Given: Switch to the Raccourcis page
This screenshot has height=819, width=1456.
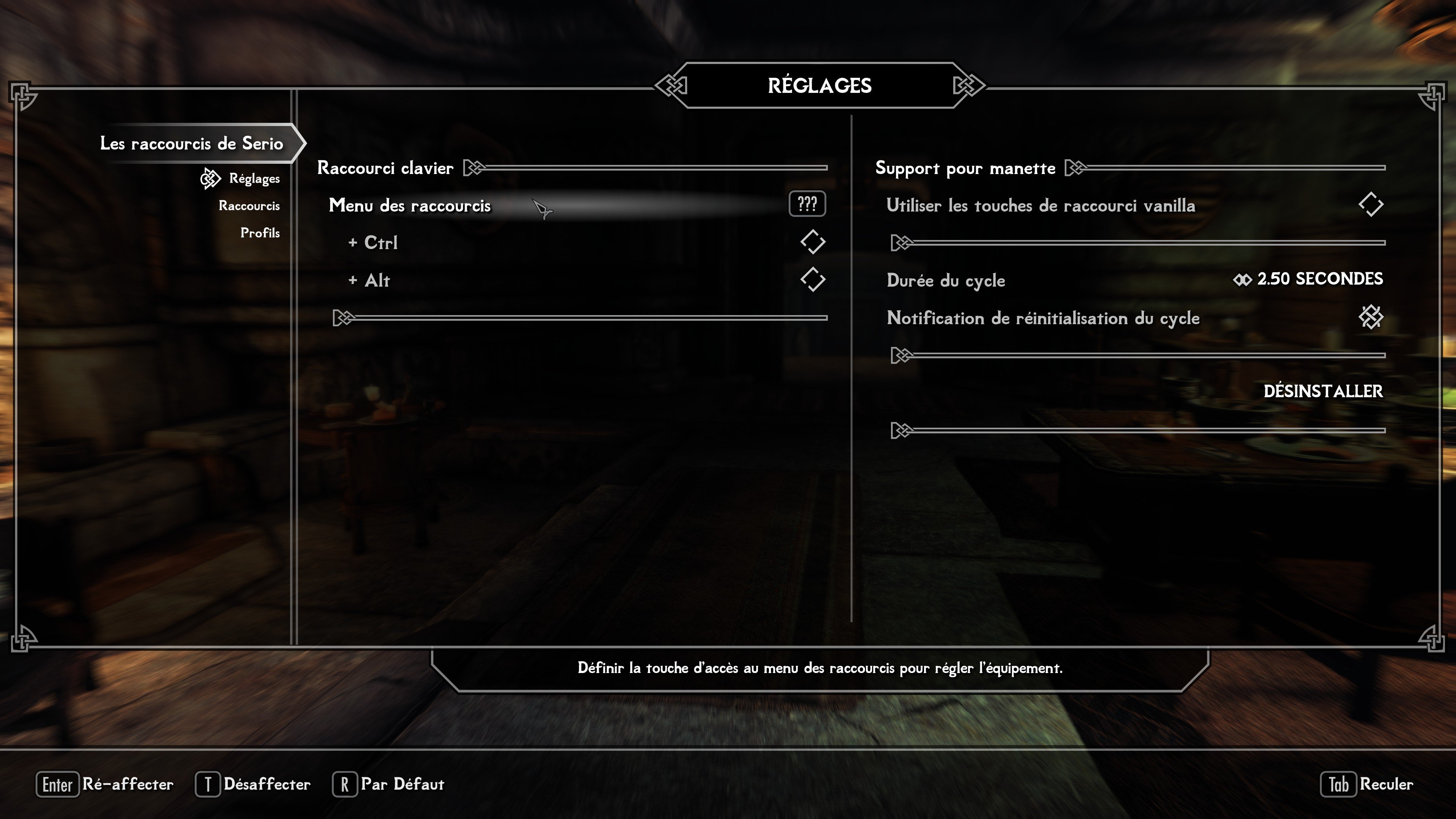Looking at the screenshot, I should pos(249,206).
